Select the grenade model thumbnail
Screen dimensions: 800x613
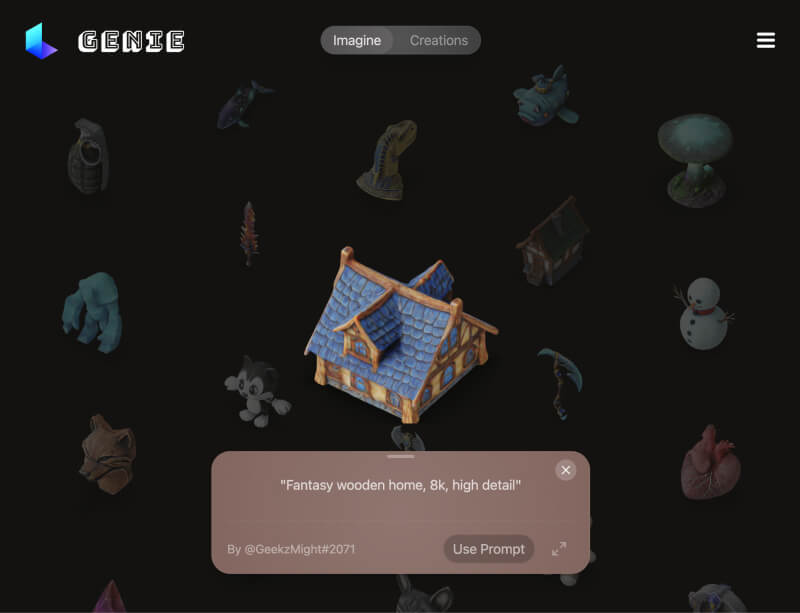89,157
